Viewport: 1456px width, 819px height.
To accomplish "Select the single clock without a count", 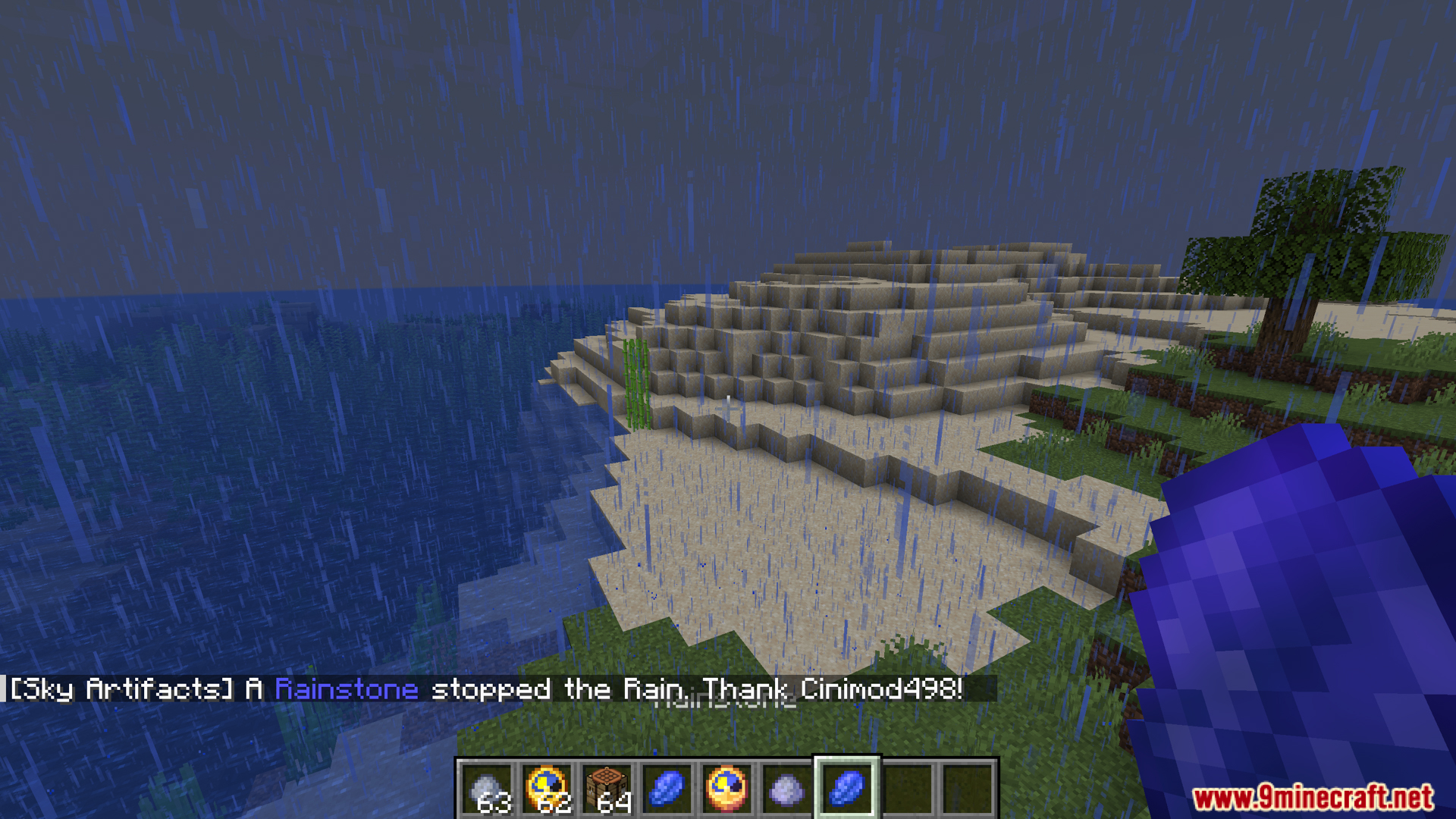I will (727, 789).
